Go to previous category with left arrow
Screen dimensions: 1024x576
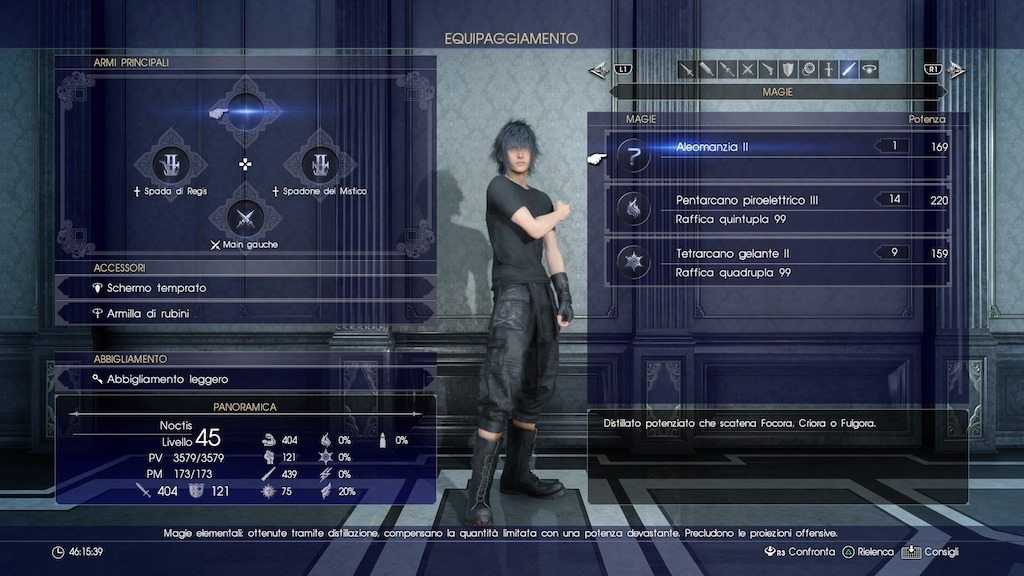click(x=600, y=70)
